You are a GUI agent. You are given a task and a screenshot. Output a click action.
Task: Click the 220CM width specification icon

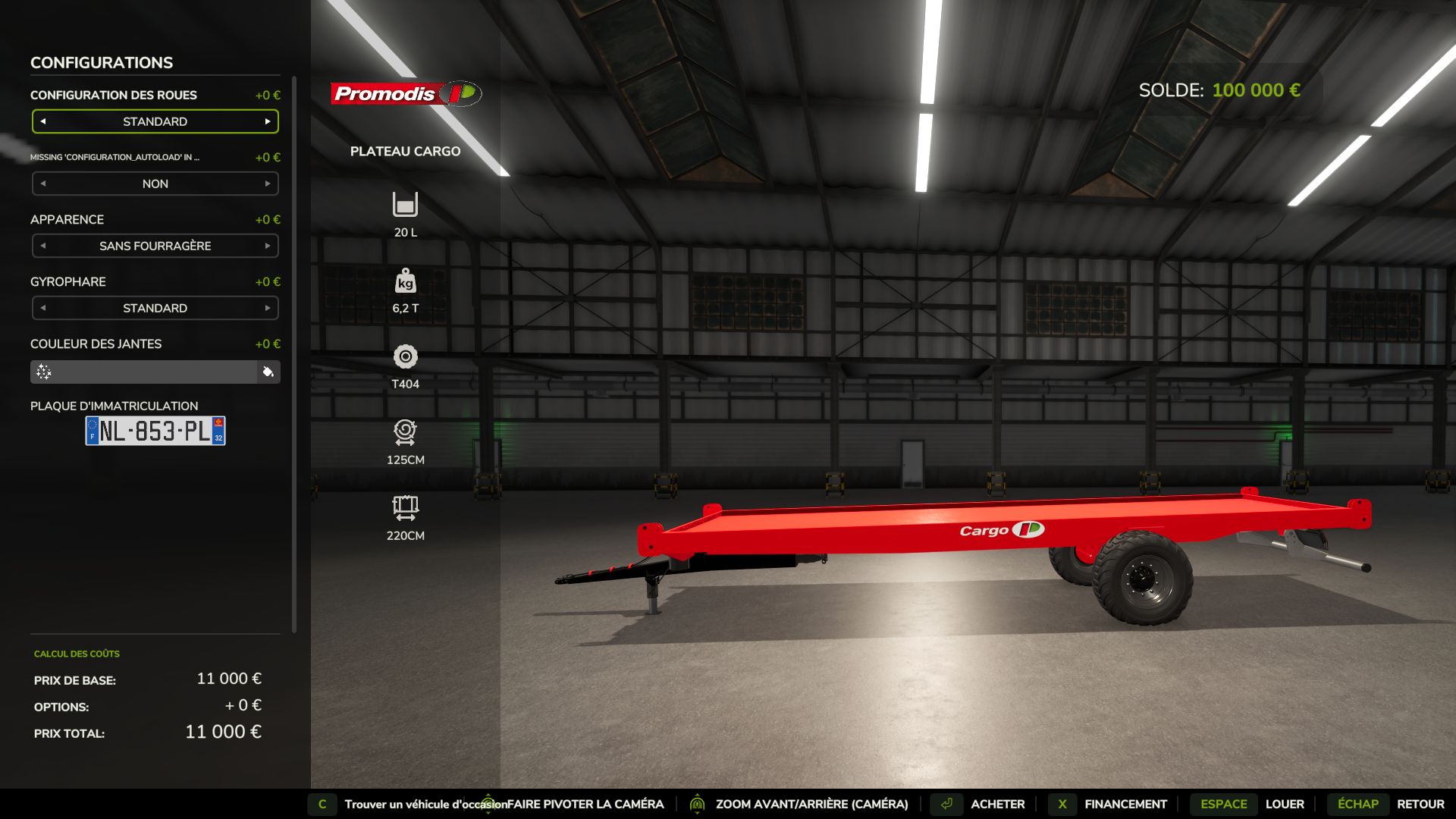(405, 510)
